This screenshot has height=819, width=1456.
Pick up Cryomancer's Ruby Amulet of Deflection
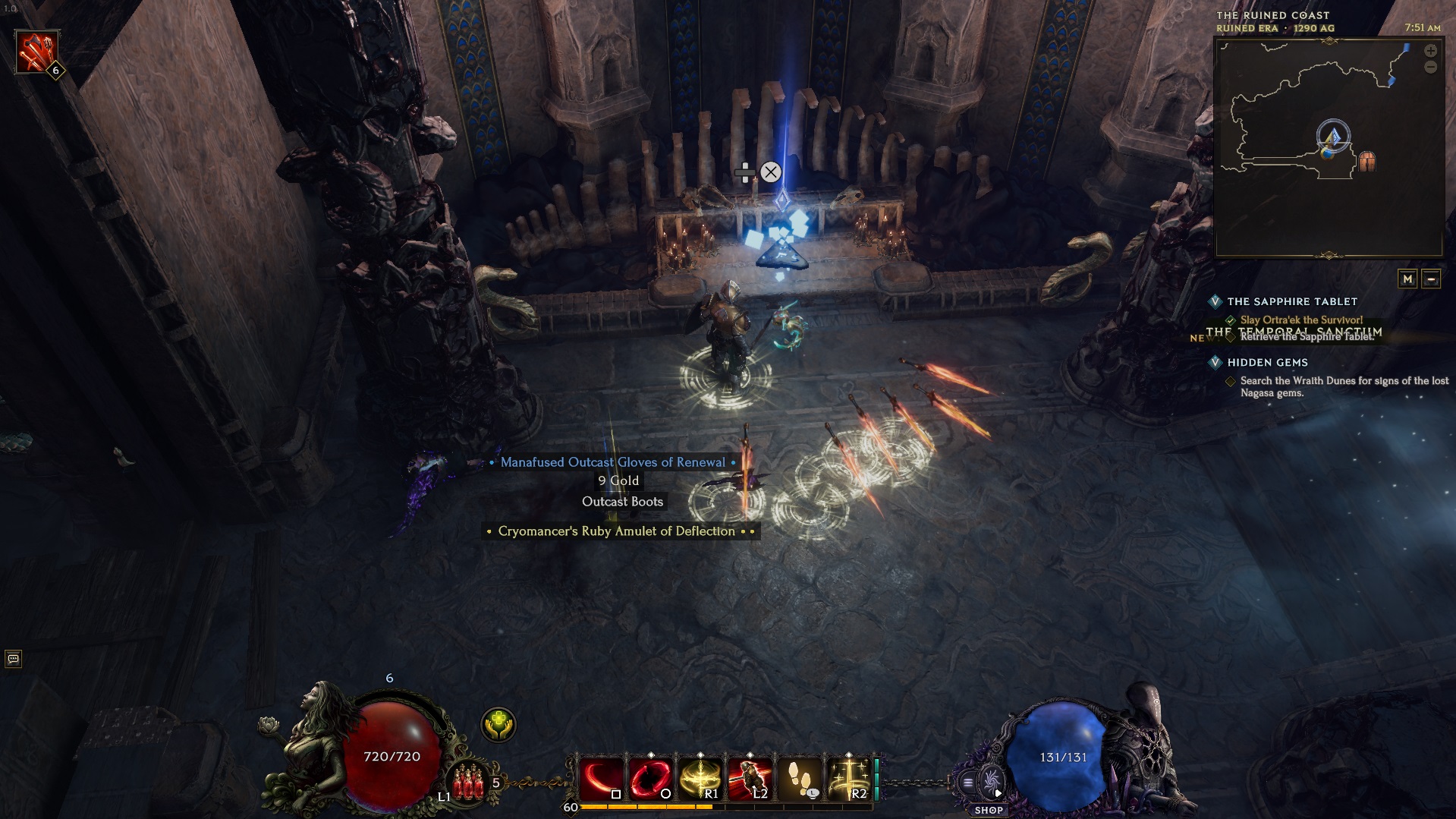[616, 531]
